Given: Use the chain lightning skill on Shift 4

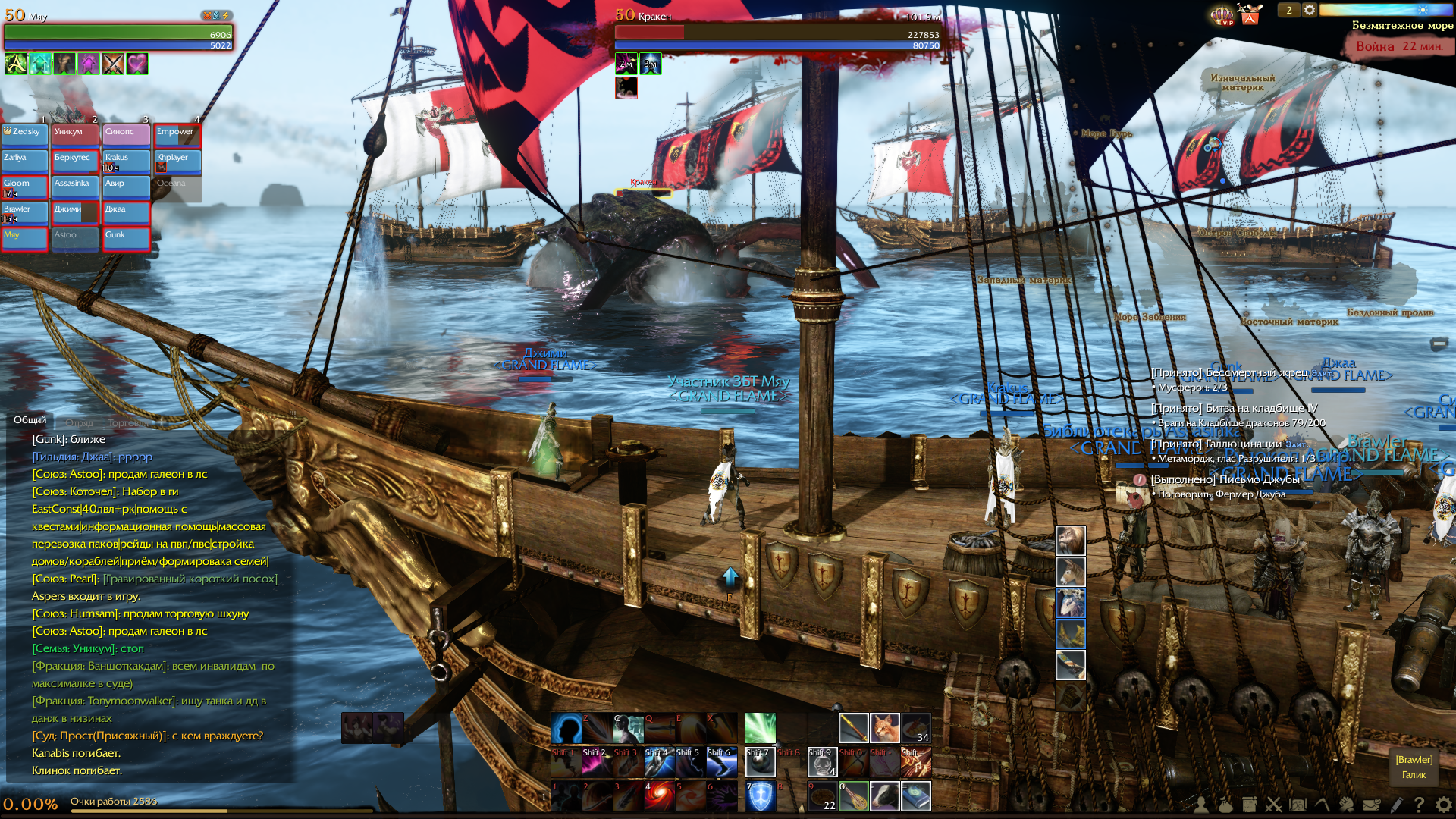Looking at the screenshot, I should [x=659, y=762].
